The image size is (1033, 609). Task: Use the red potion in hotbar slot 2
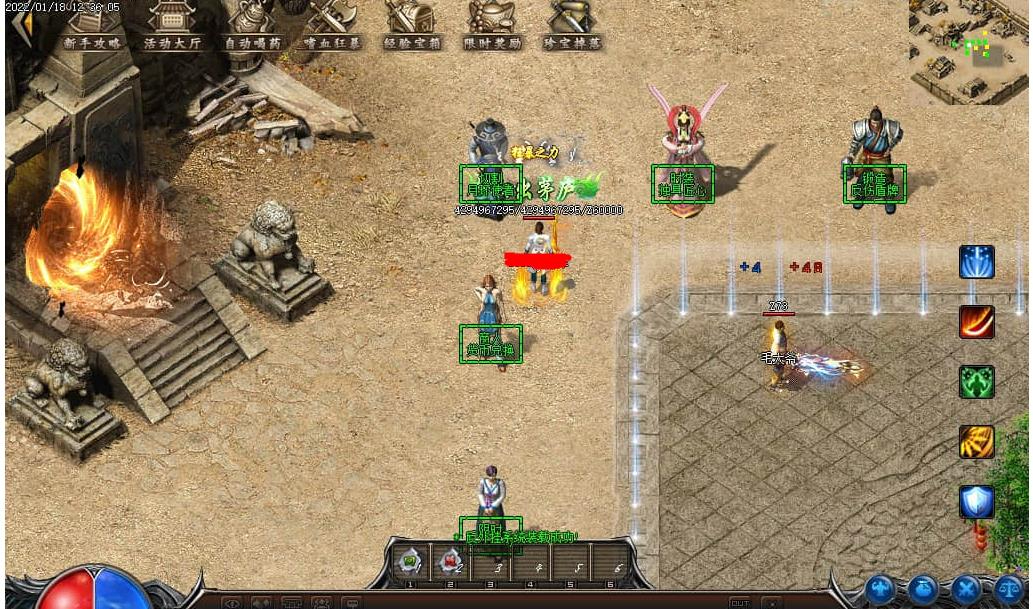coord(449,562)
